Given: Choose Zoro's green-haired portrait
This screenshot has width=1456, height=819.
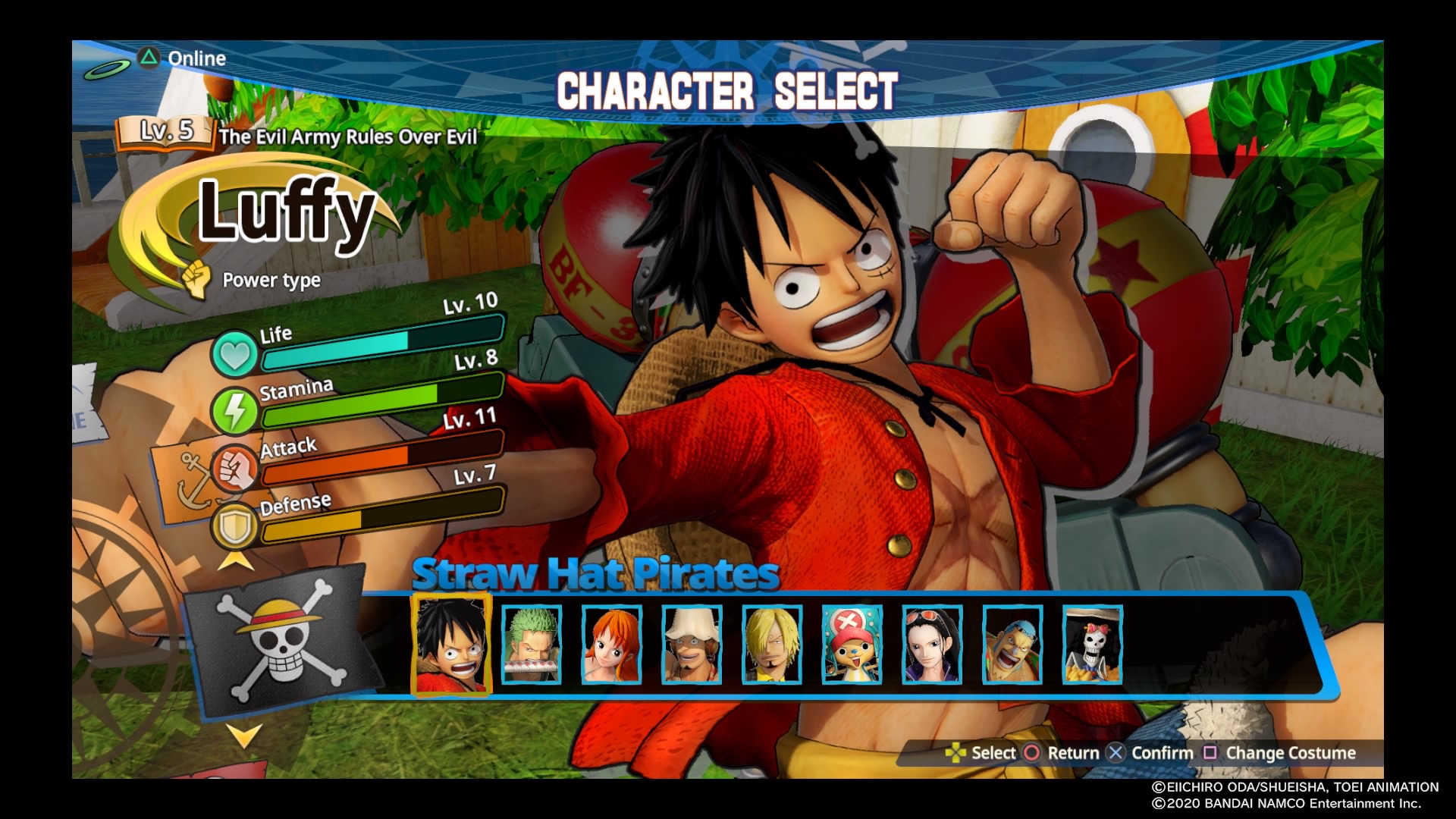Looking at the screenshot, I should [x=532, y=645].
